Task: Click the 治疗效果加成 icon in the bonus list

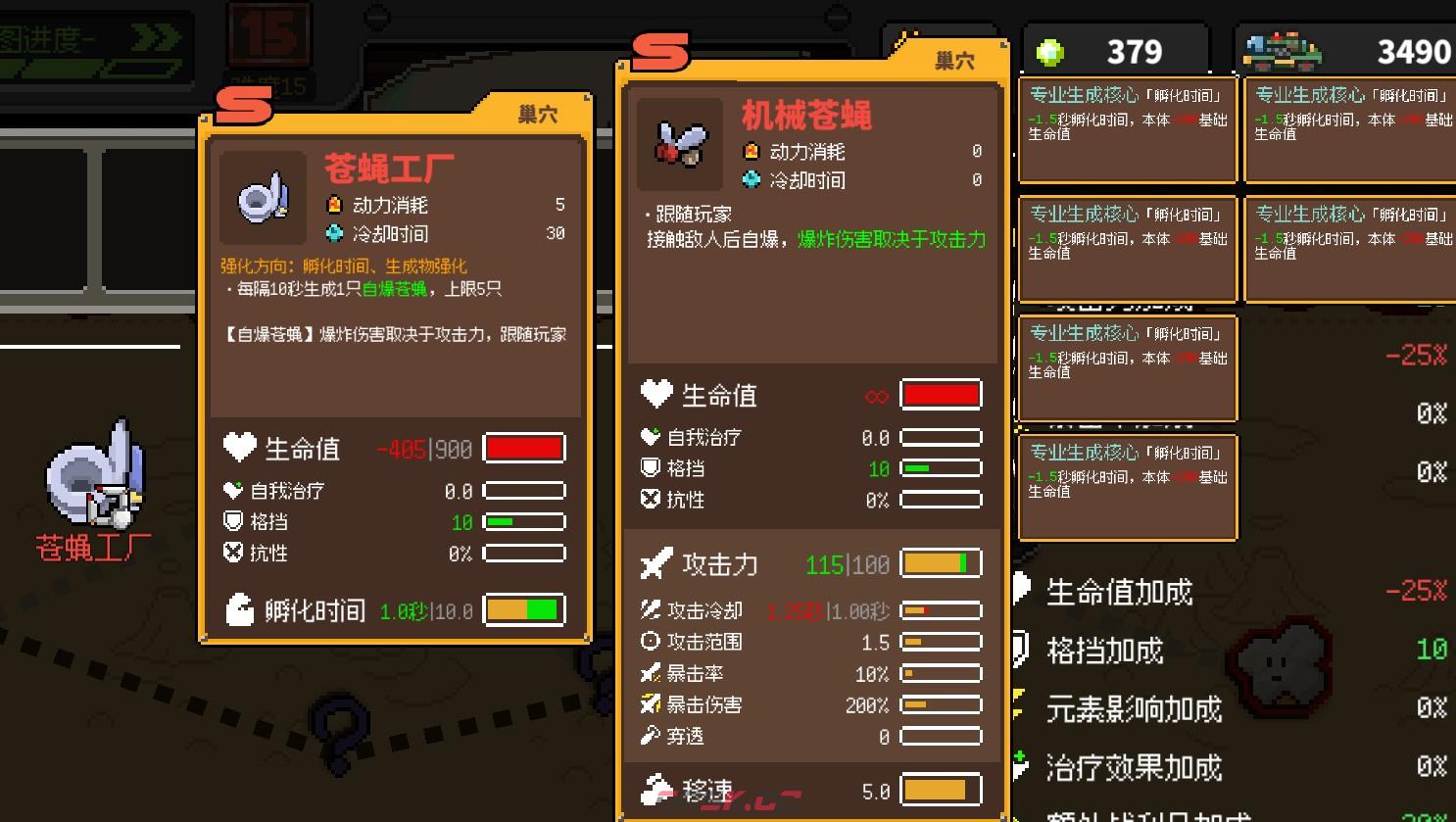Action: (x=1019, y=766)
